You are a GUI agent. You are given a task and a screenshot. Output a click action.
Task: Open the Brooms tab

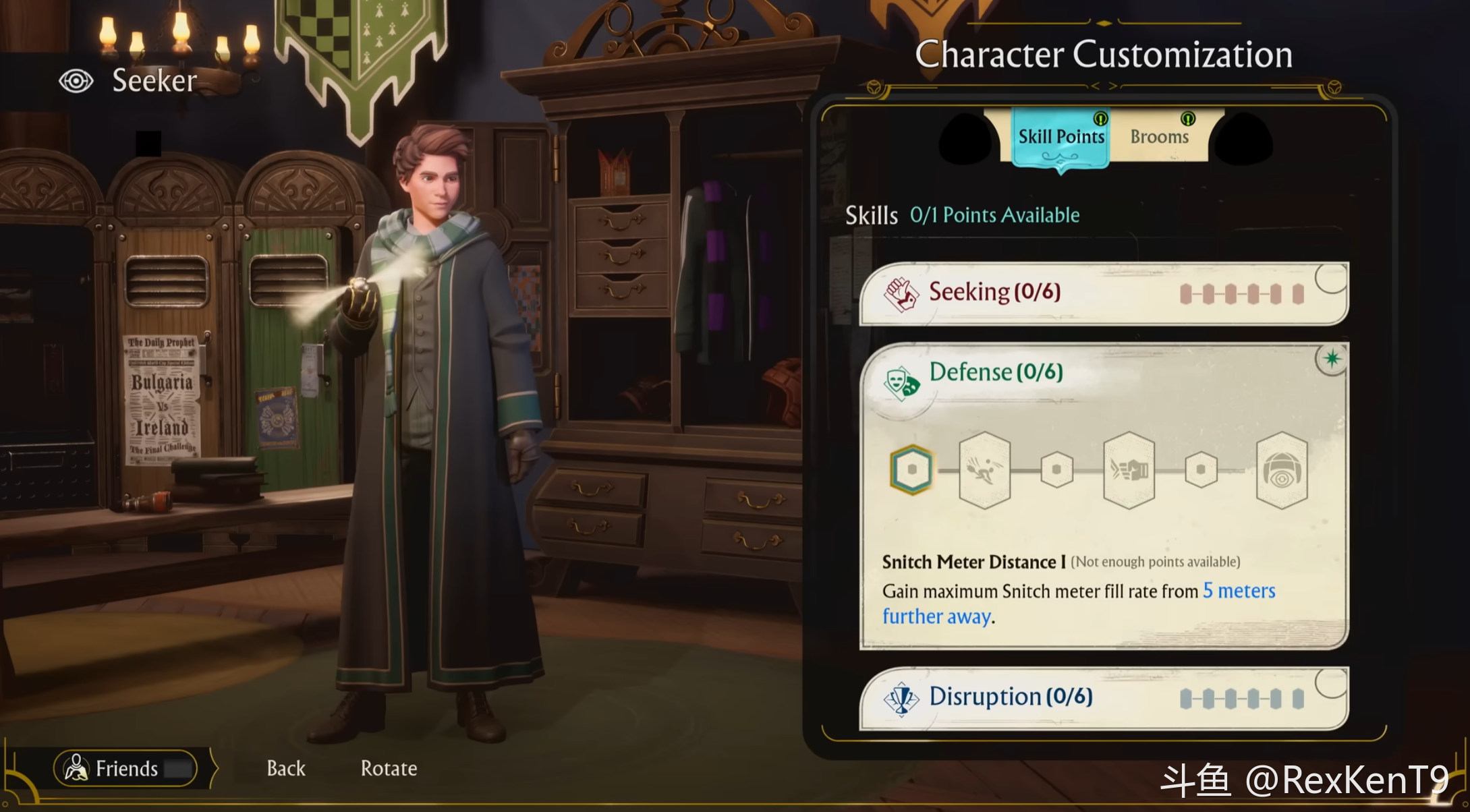(x=1159, y=137)
